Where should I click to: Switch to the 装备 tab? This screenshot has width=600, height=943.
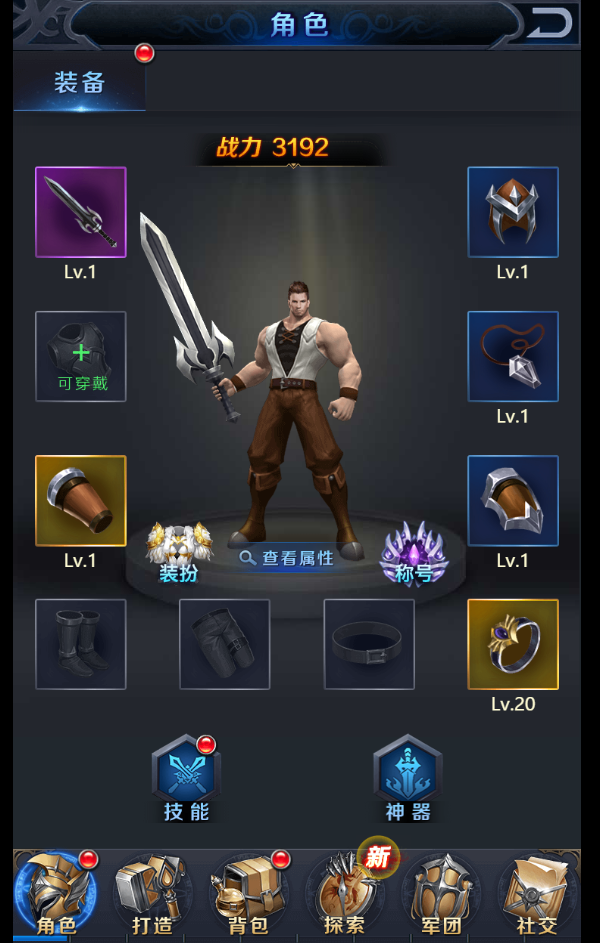79,83
